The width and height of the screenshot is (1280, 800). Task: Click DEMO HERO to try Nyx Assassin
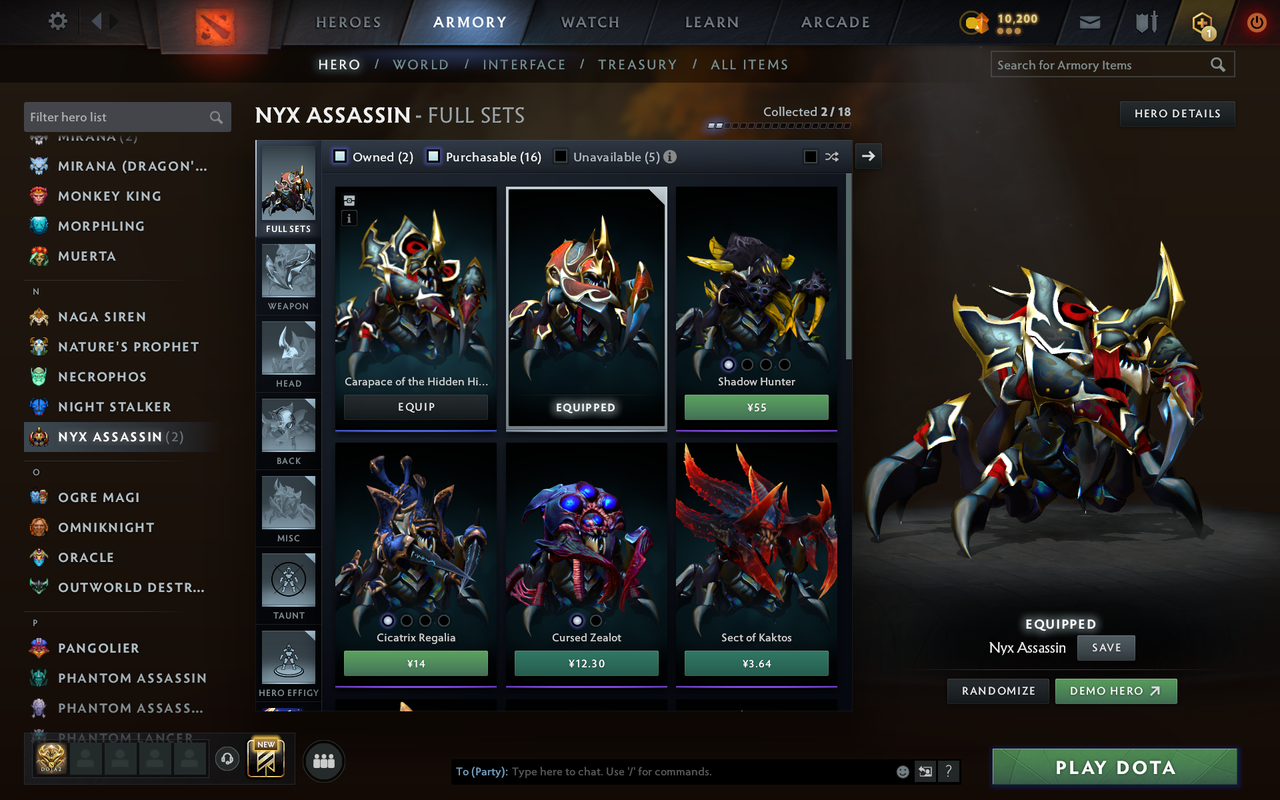(1116, 690)
